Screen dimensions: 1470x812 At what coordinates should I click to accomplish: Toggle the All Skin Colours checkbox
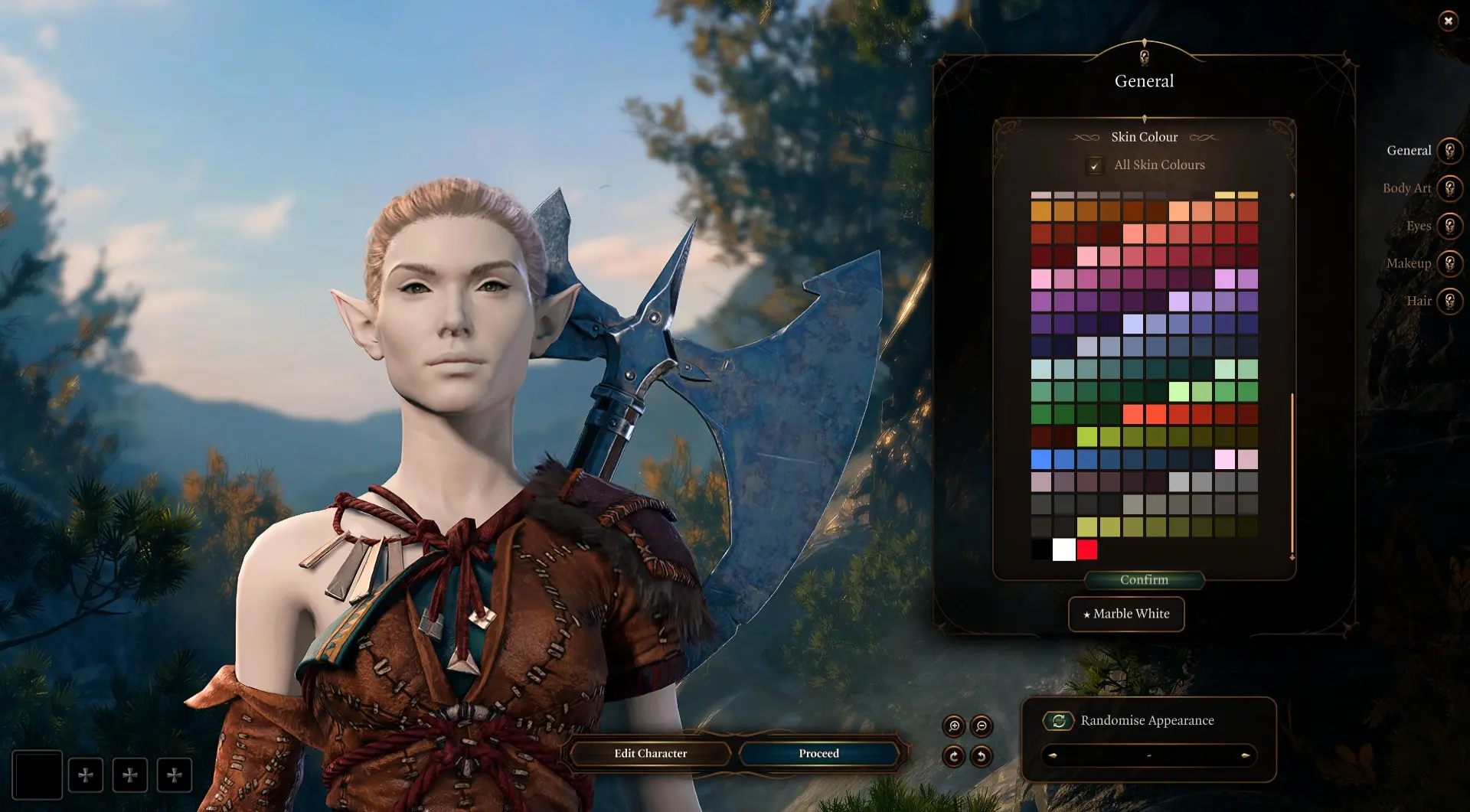point(1095,165)
